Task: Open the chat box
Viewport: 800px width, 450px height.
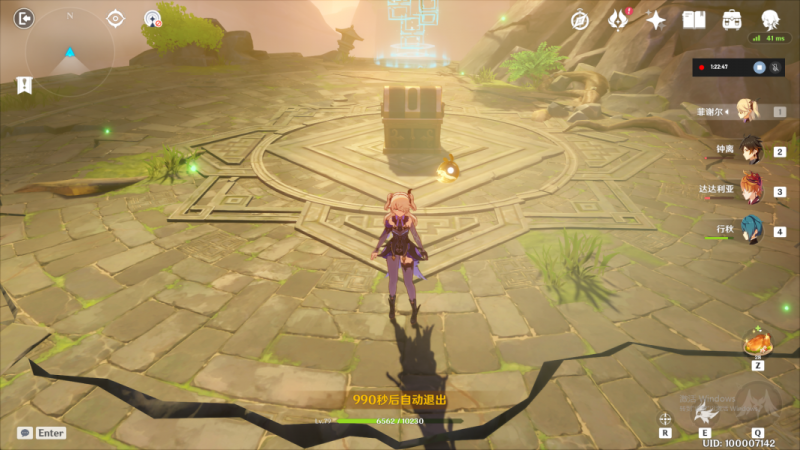Action: pyautogui.click(x=42, y=433)
